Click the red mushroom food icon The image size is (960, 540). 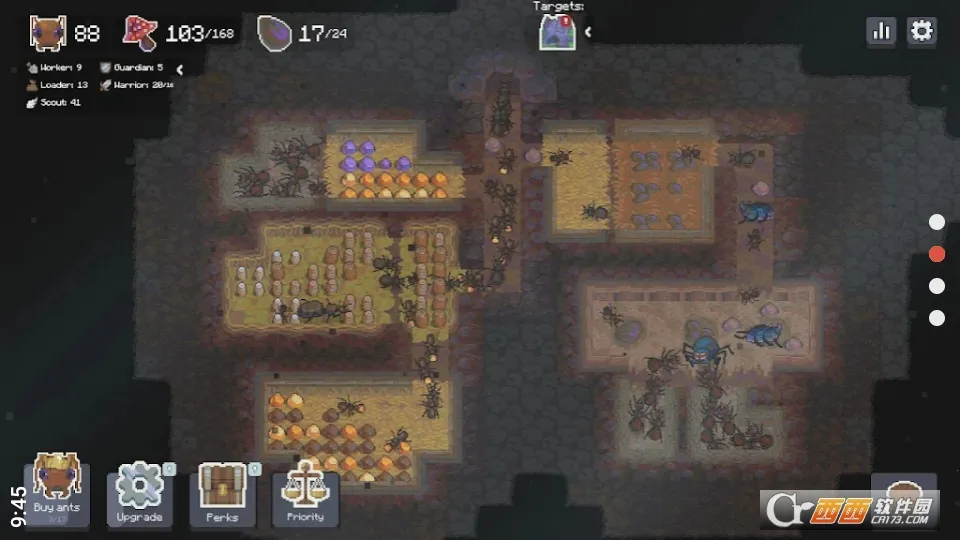141,33
